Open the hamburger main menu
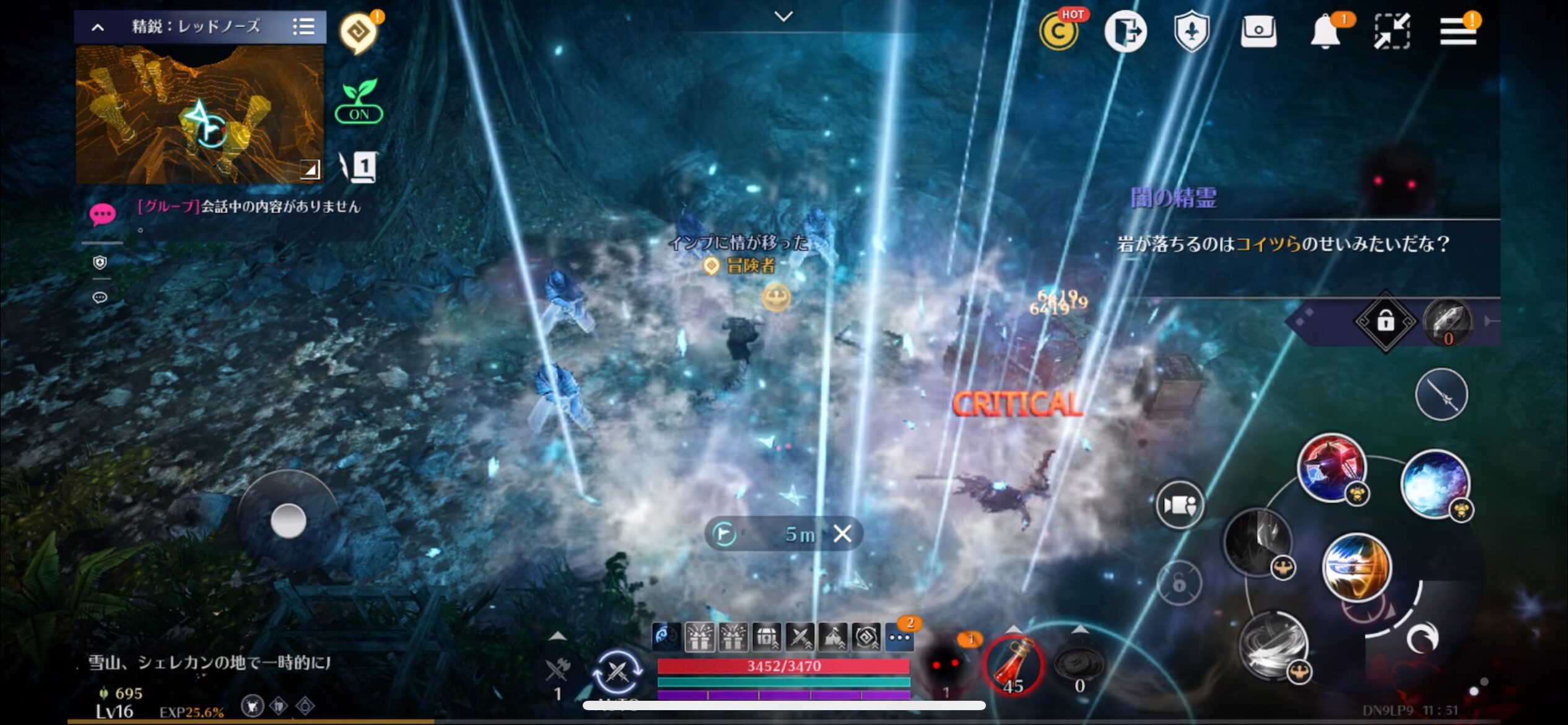 pyautogui.click(x=1457, y=31)
